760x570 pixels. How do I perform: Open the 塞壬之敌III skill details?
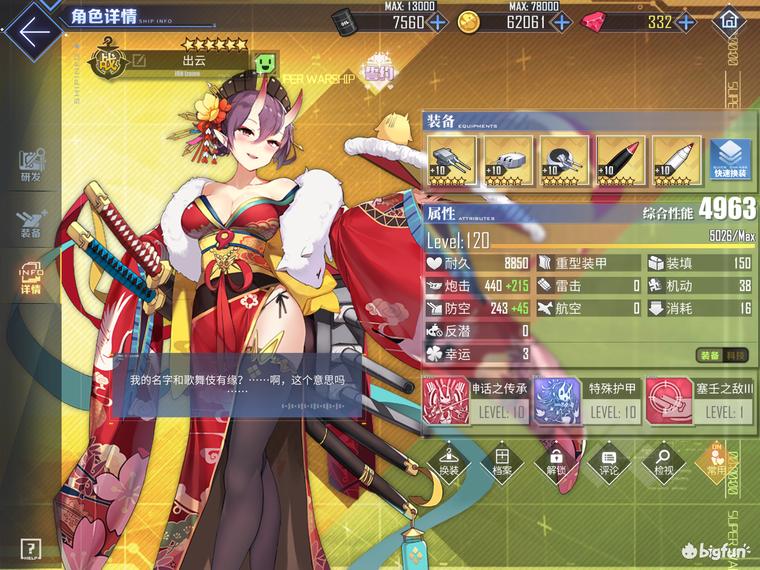tap(694, 398)
